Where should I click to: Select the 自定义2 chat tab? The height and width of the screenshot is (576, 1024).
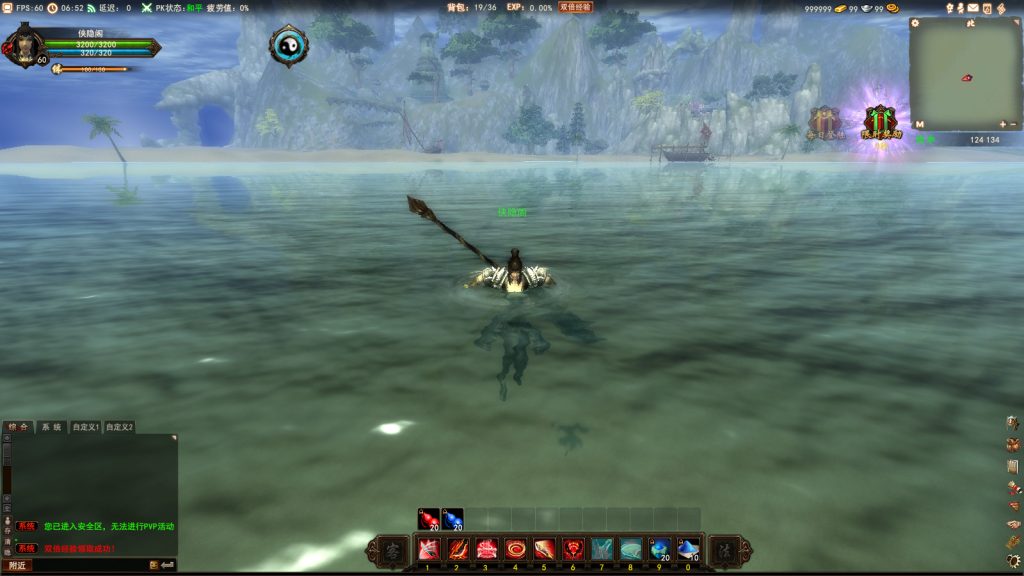tap(119, 427)
